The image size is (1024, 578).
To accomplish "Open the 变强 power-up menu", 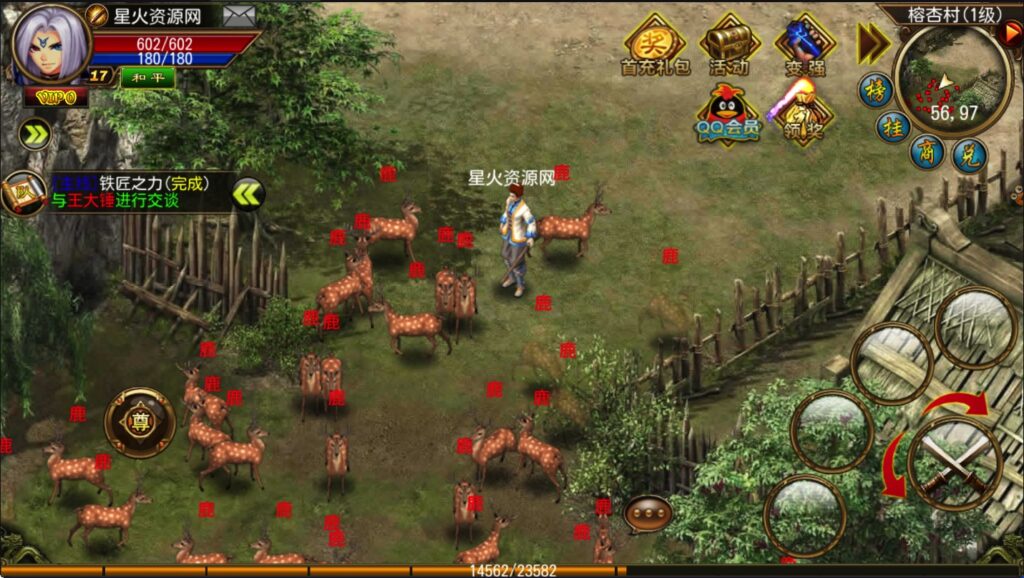I will point(804,45).
